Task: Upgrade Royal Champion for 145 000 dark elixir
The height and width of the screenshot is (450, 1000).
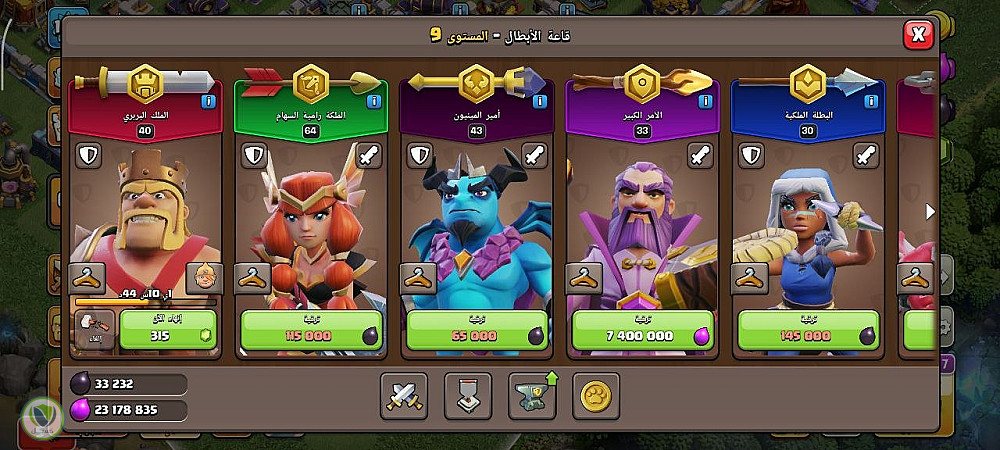Action: pyautogui.click(x=809, y=332)
